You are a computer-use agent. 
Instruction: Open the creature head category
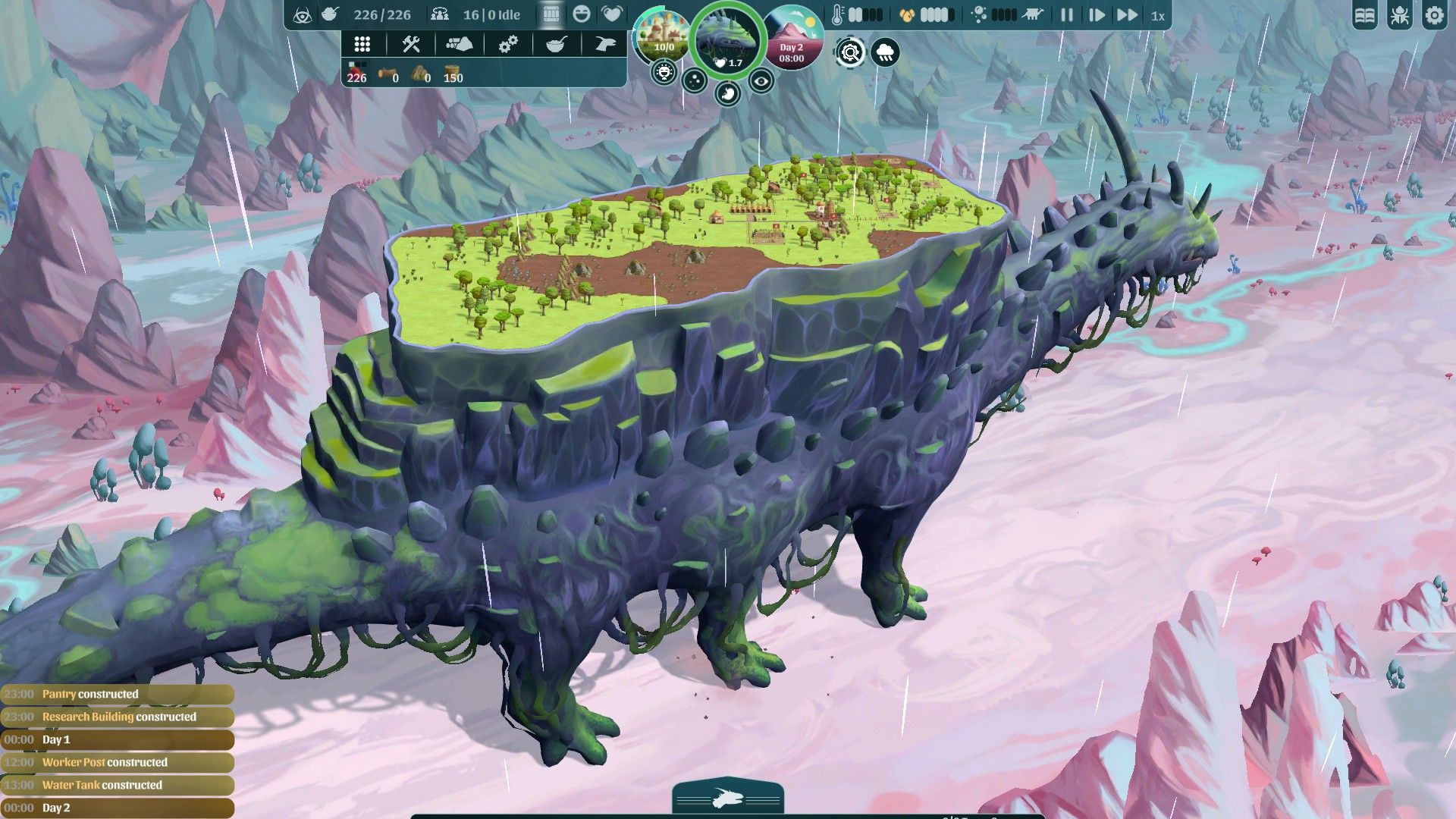coord(604,44)
